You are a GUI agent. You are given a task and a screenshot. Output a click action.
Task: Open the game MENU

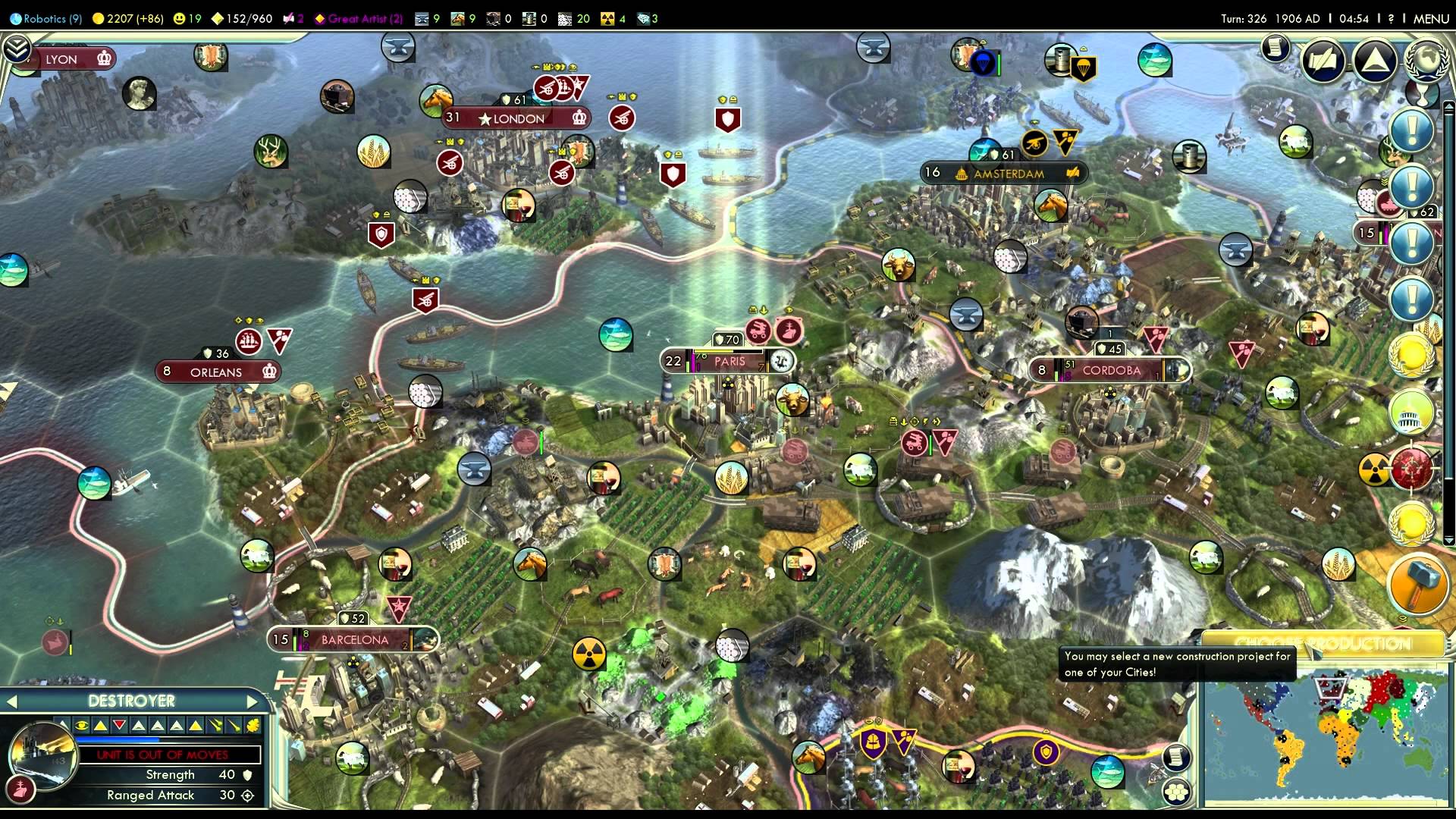tap(1431, 18)
